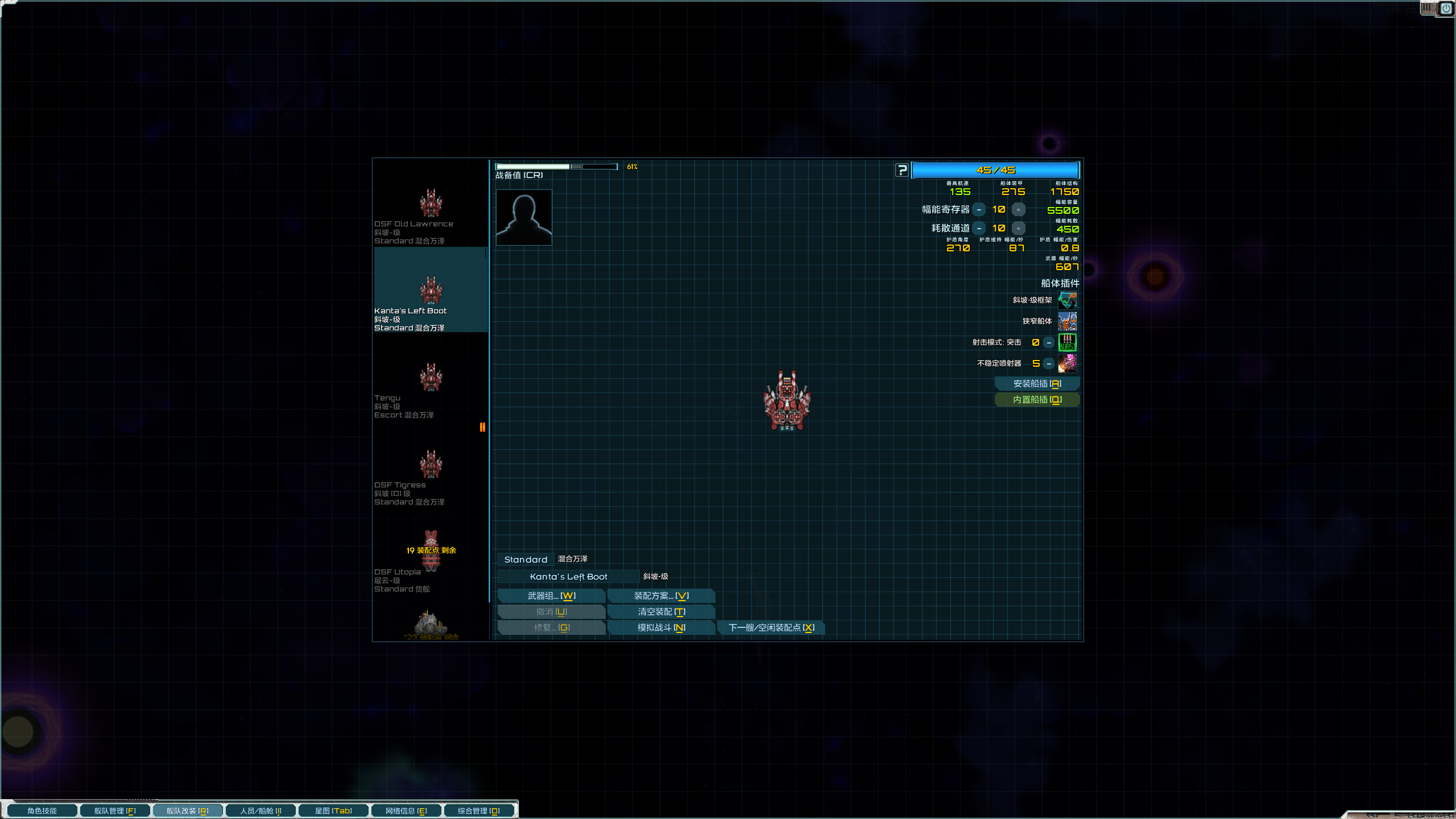The width and height of the screenshot is (1456, 819).
Task: Open the 武器组 [W] selection list
Action: [551, 595]
